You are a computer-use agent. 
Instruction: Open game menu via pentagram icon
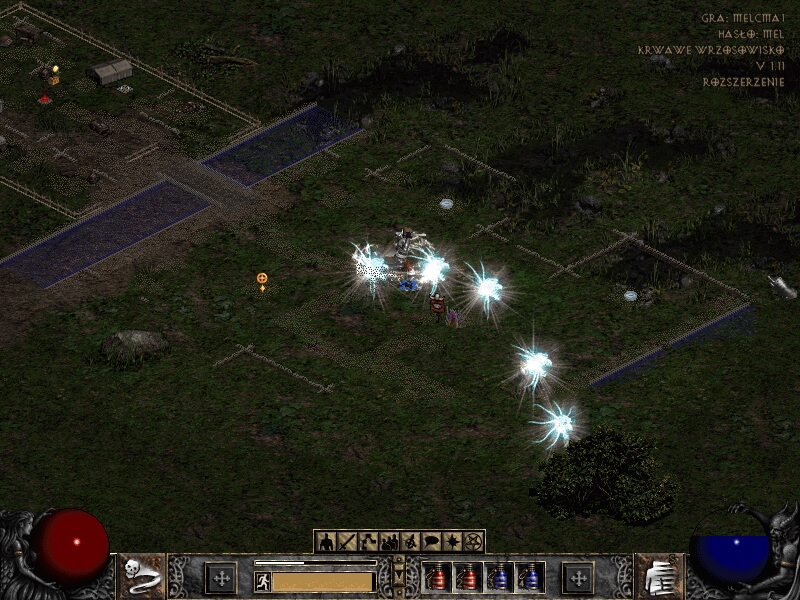click(x=473, y=542)
